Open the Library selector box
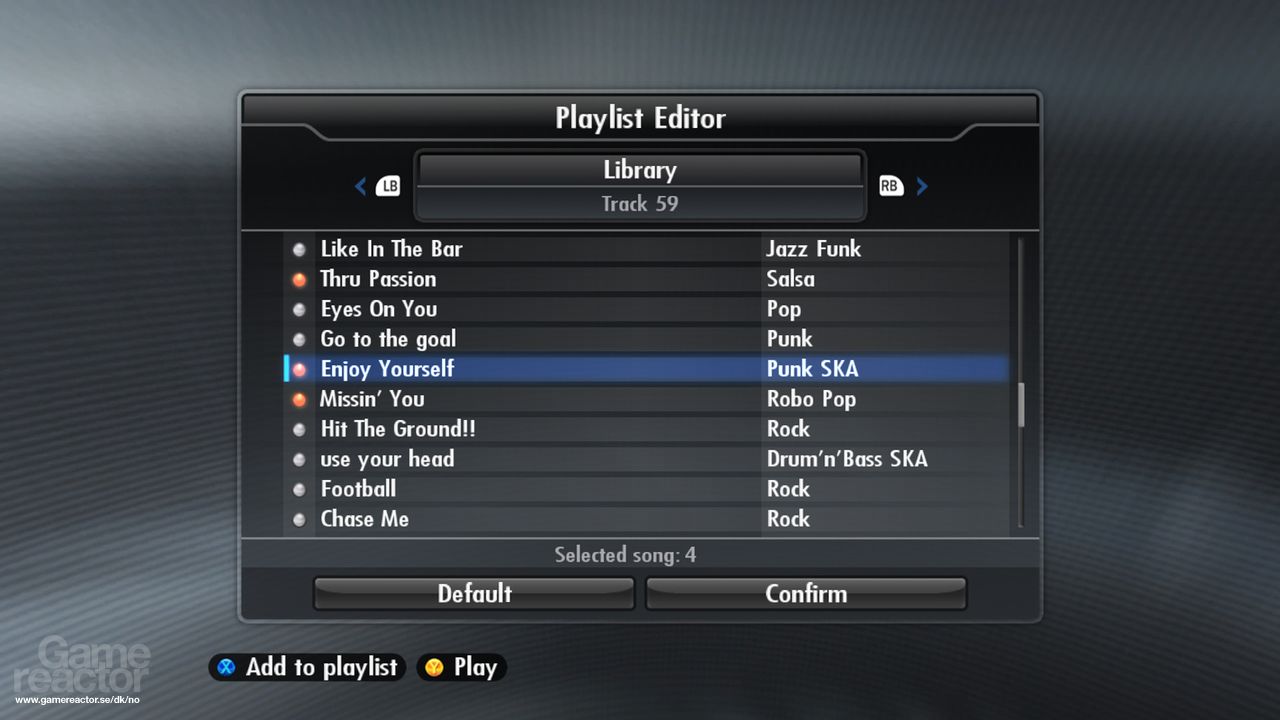The image size is (1280, 720). pos(640,186)
